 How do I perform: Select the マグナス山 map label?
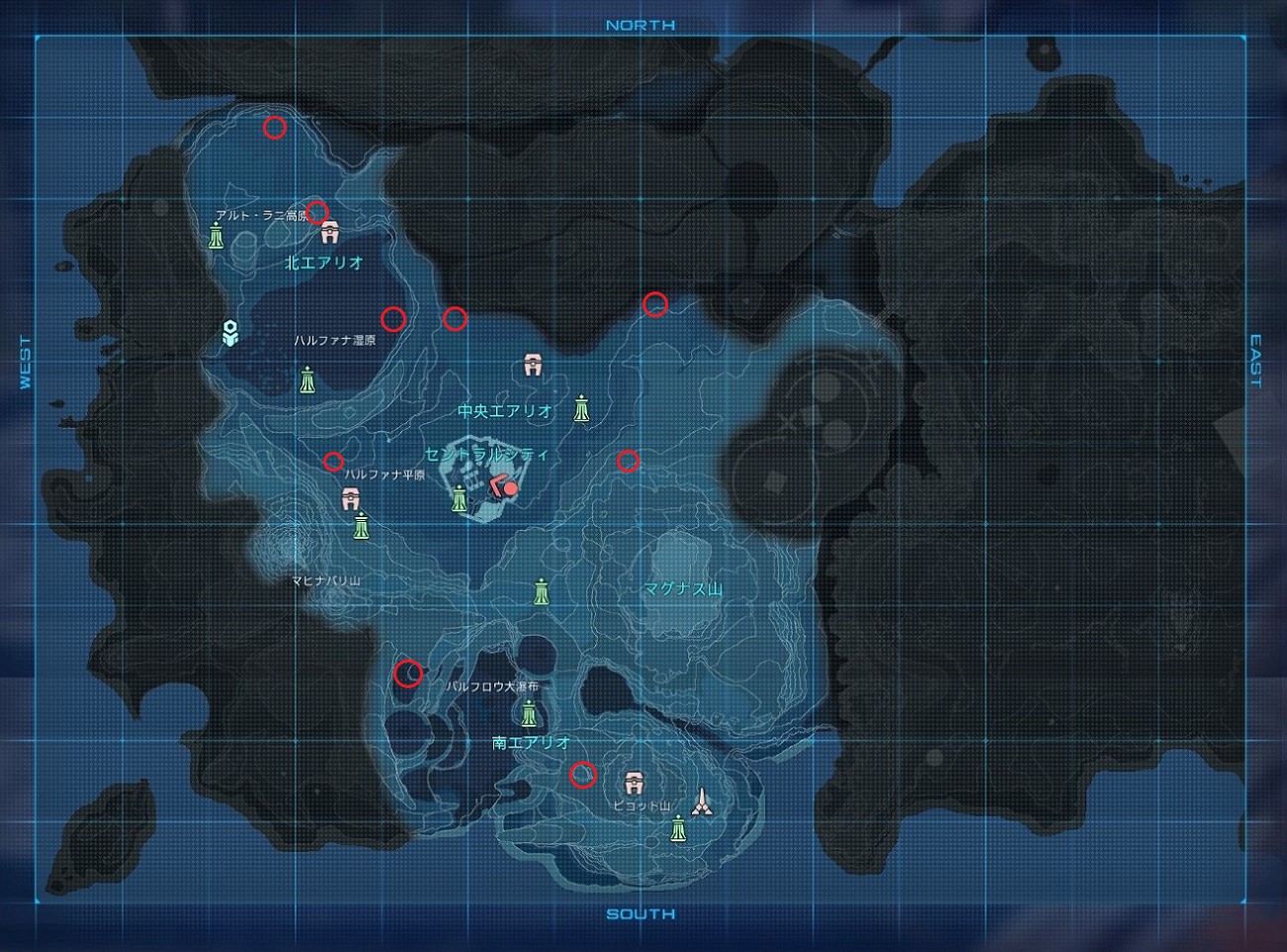683,589
